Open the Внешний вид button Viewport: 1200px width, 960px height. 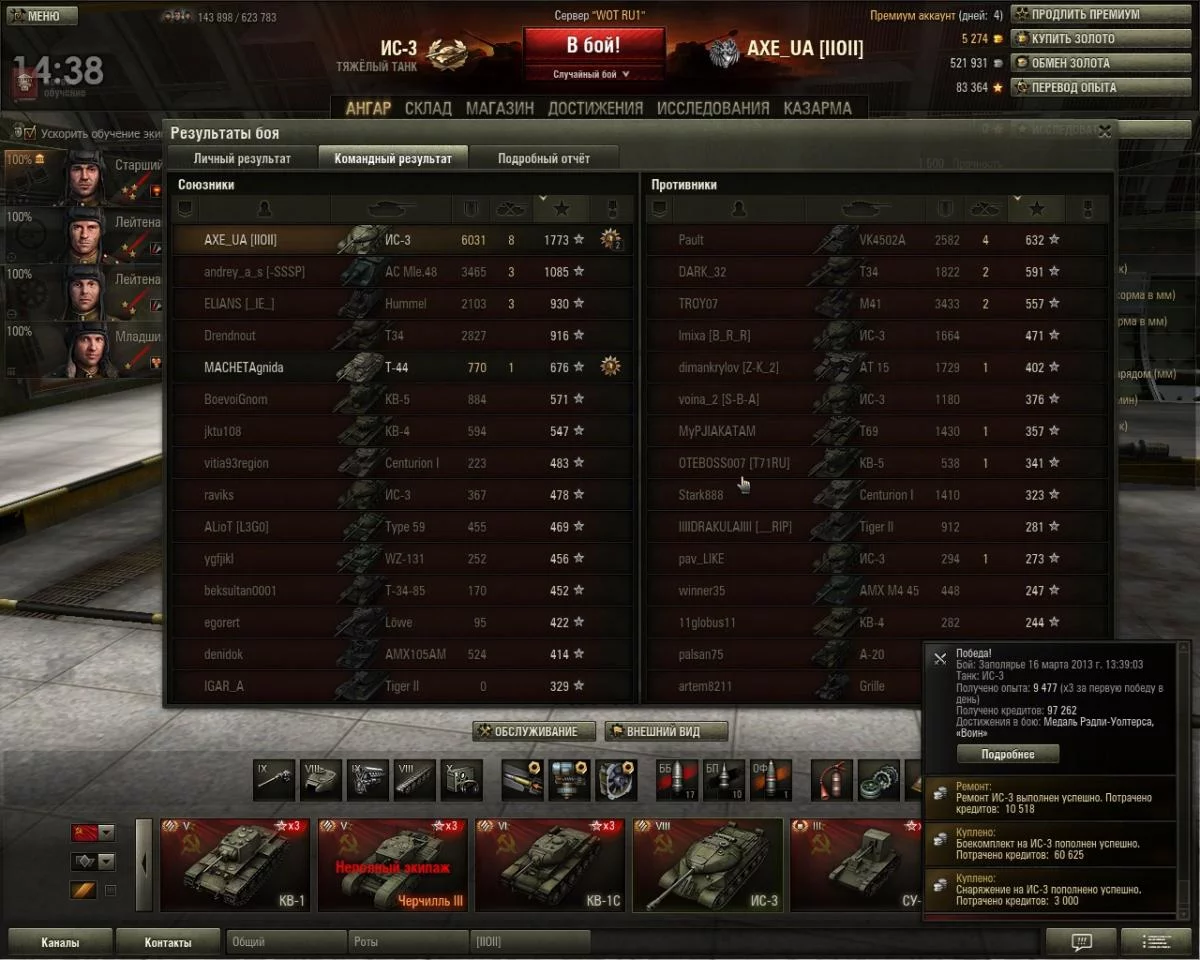[x=663, y=731]
